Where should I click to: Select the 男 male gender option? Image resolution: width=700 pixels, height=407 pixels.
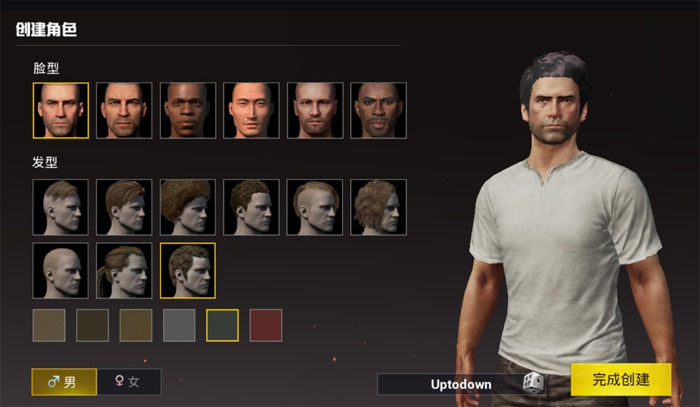[64, 382]
